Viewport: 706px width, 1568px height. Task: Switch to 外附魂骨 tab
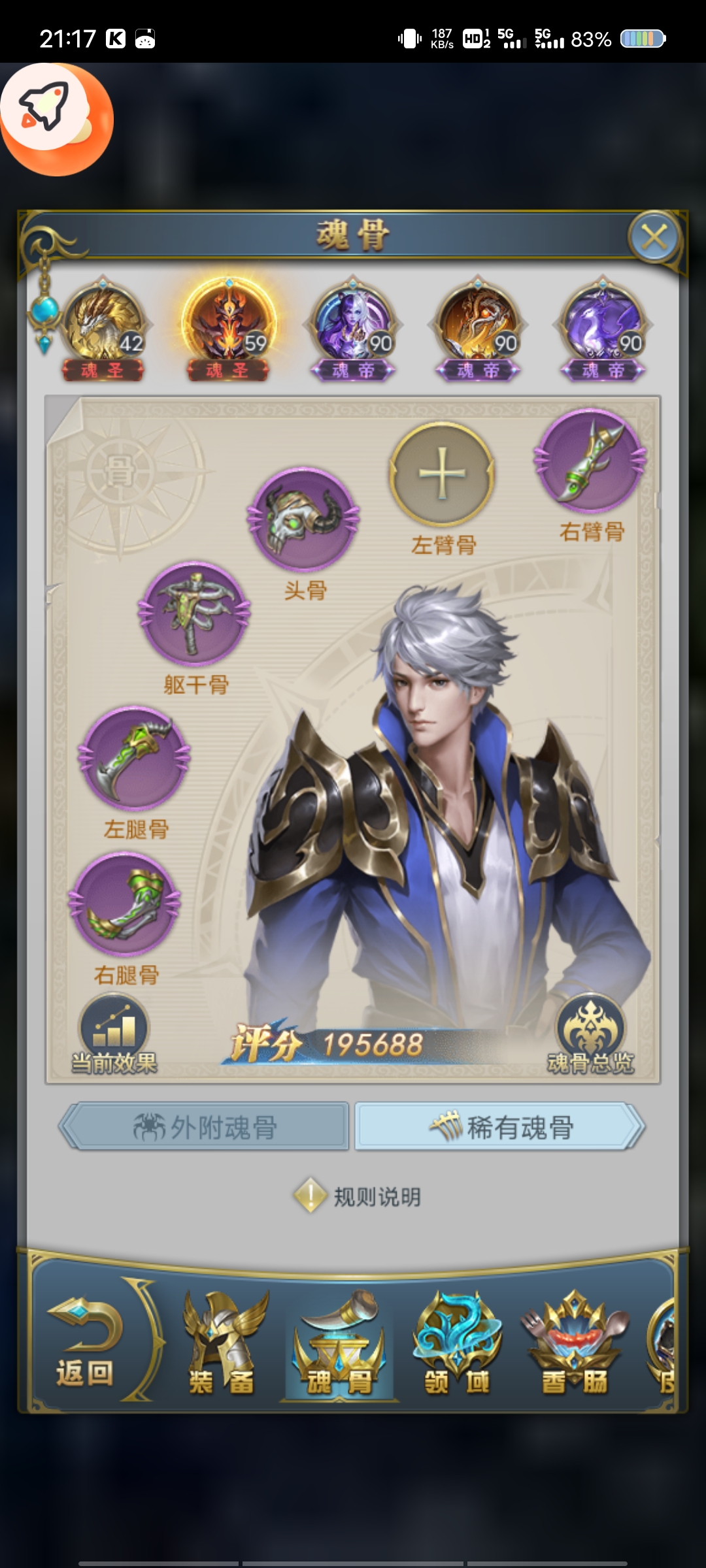coord(205,1127)
